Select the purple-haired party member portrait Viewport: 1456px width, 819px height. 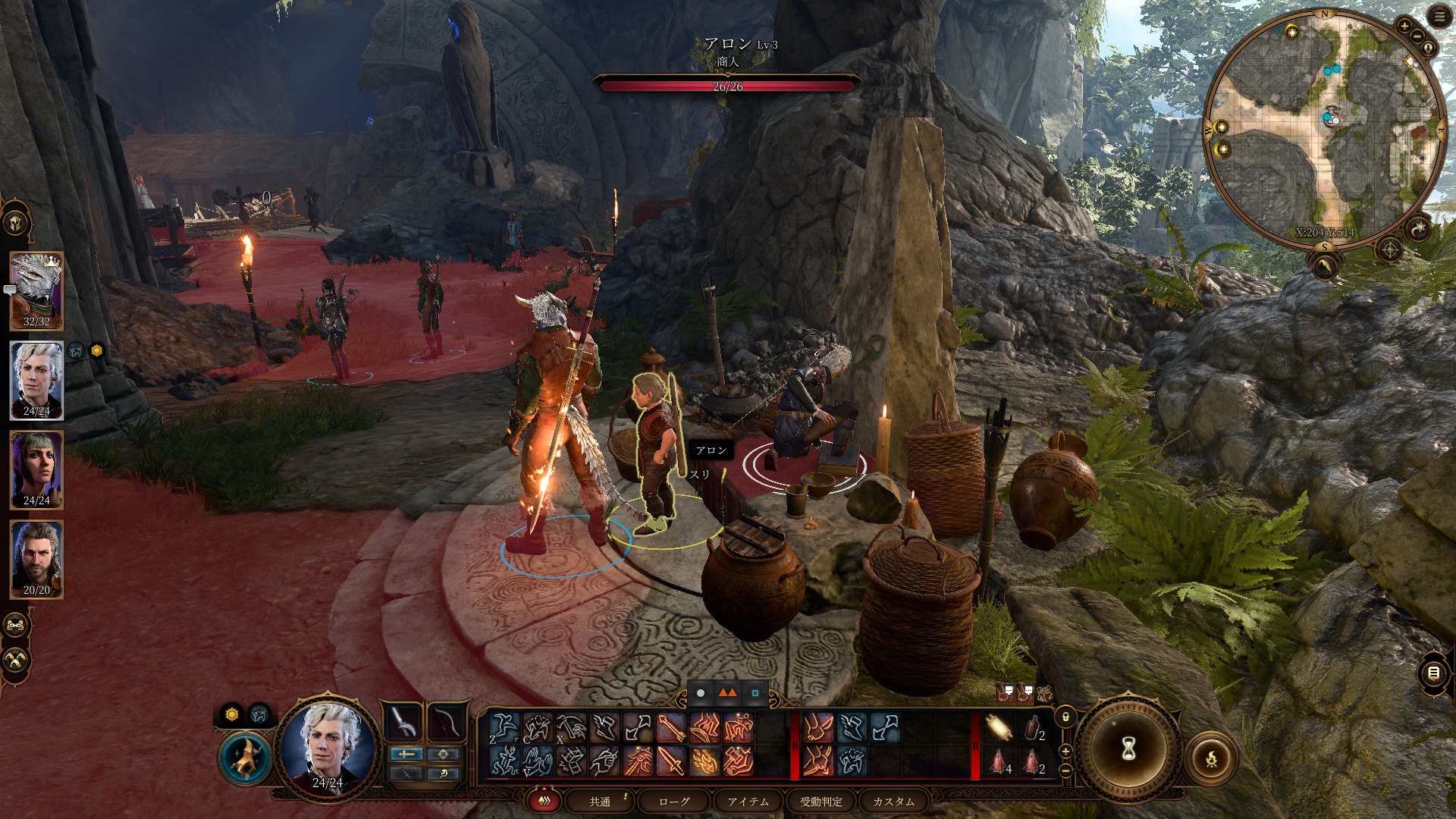36,468
